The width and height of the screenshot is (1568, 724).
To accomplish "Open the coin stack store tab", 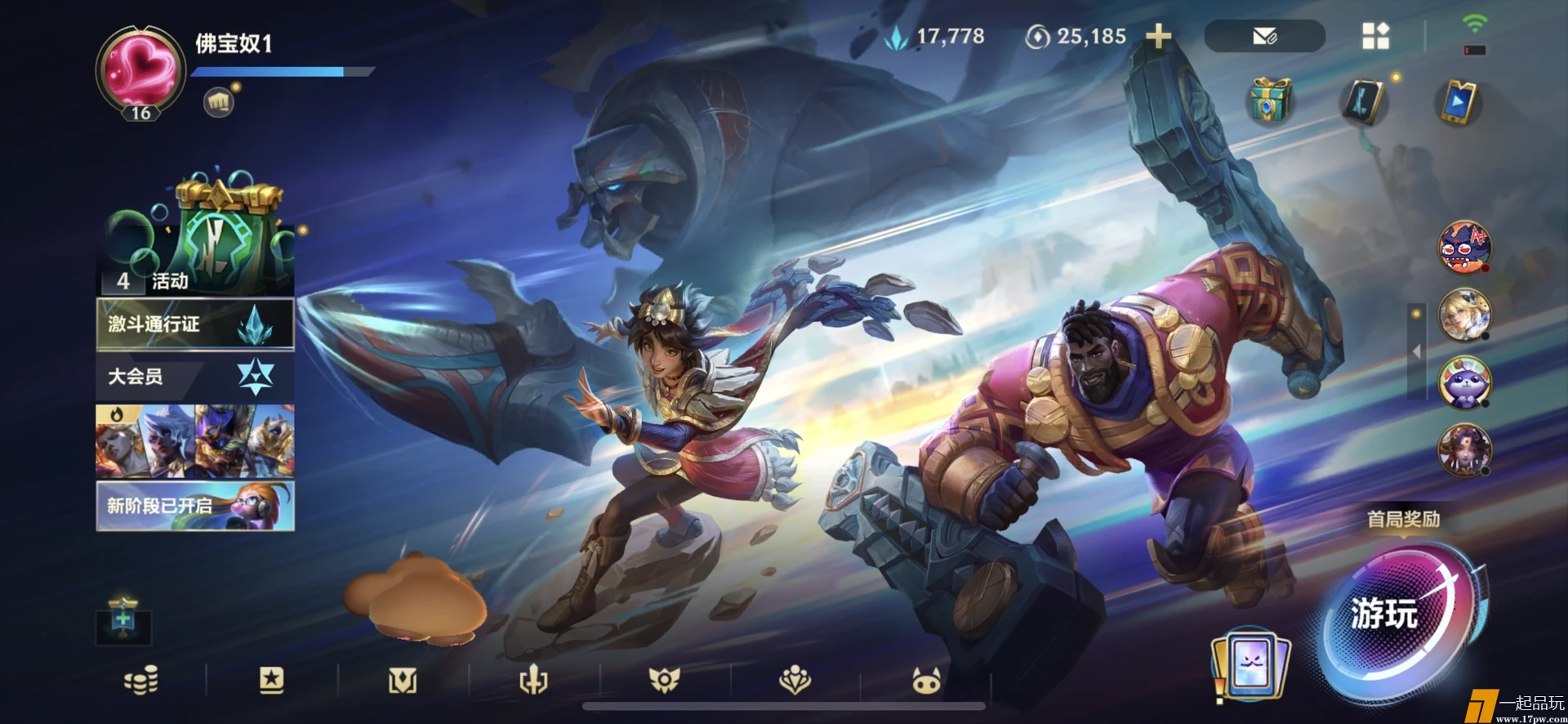I will click(x=140, y=680).
